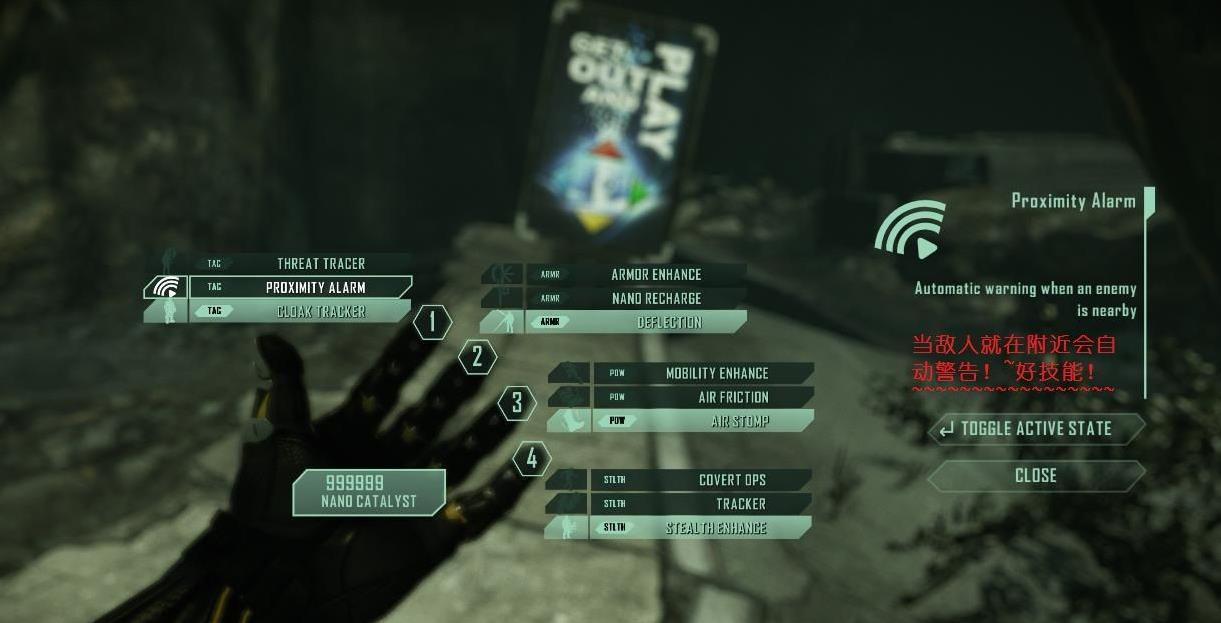Image resolution: width=1221 pixels, height=623 pixels.
Task: Select the Mobility Enhance module
Action: pyautogui.click(x=716, y=374)
